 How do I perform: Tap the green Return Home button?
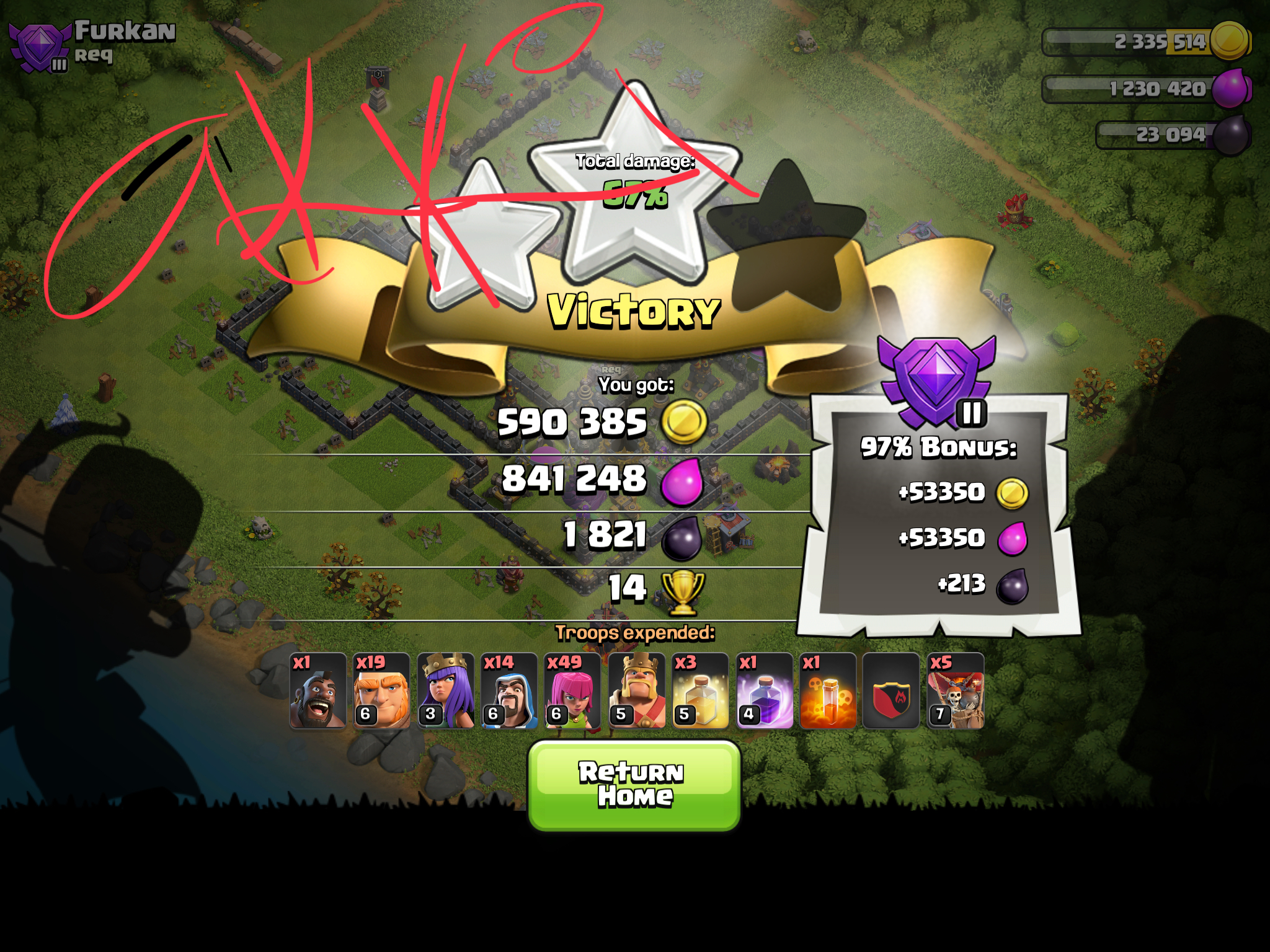coord(633,785)
